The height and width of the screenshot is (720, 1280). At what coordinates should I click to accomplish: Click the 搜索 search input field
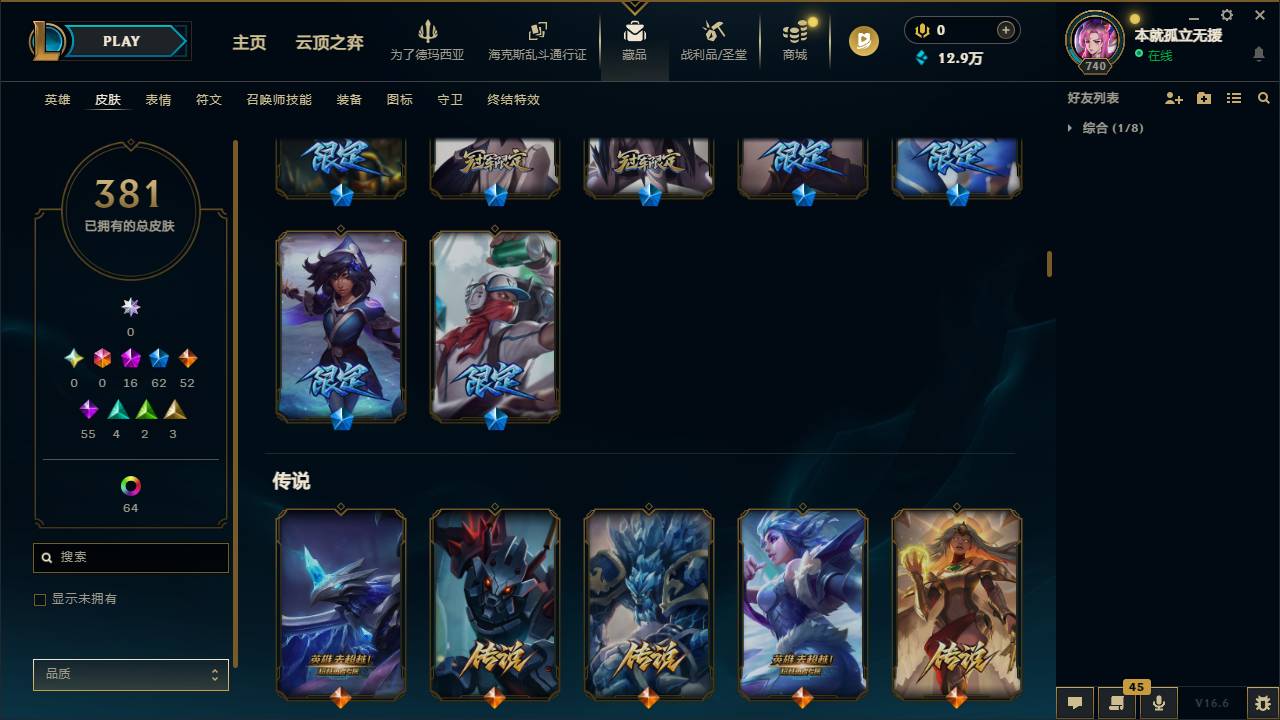tap(130, 557)
